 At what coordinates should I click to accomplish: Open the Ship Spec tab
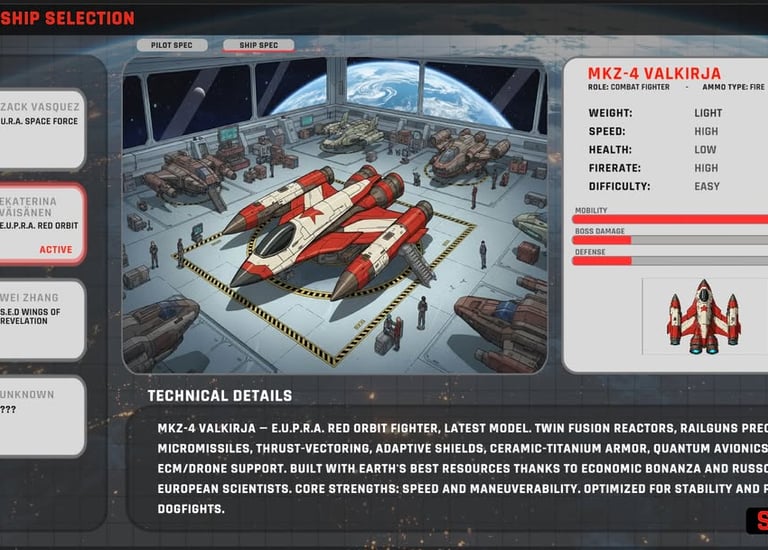(259, 45)
